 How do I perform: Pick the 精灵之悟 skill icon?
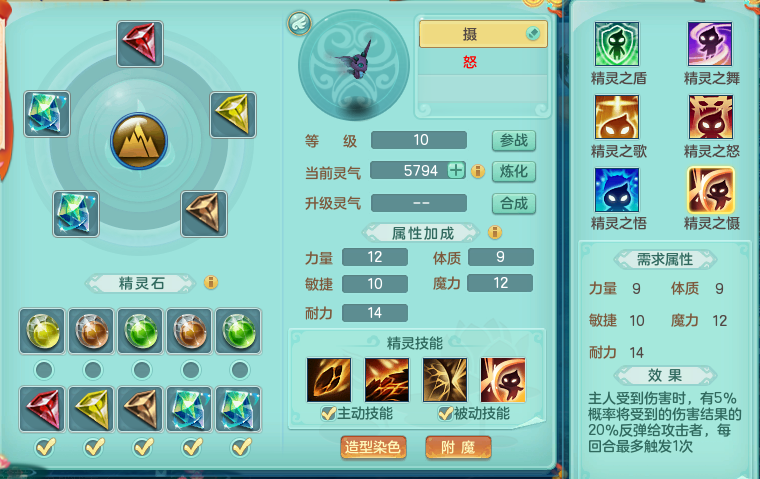(617, 190)
